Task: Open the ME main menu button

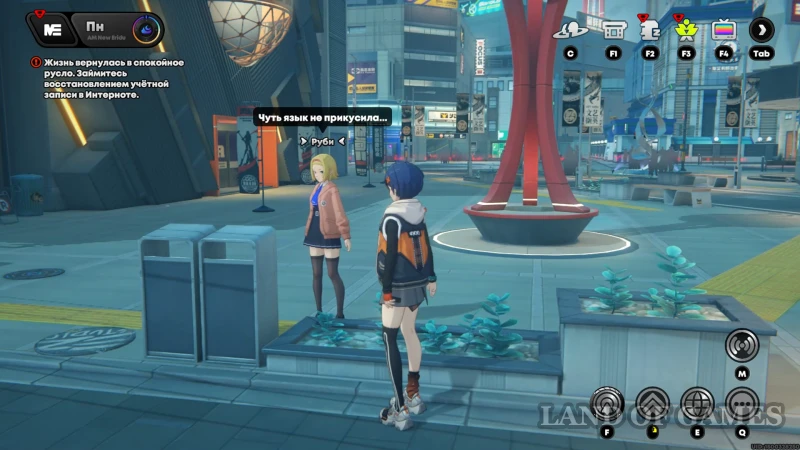Action: coord(53,29)
